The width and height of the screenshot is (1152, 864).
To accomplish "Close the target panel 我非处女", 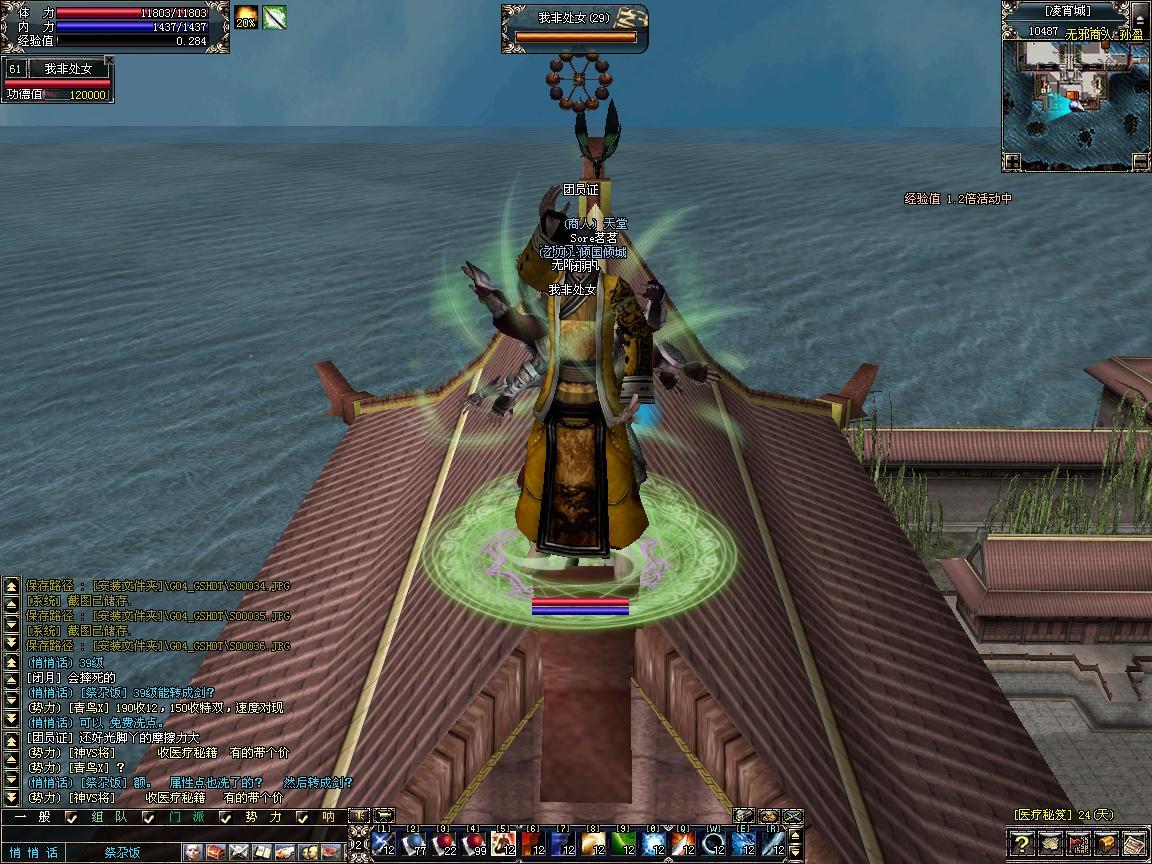I will click(x=109, y=61).
